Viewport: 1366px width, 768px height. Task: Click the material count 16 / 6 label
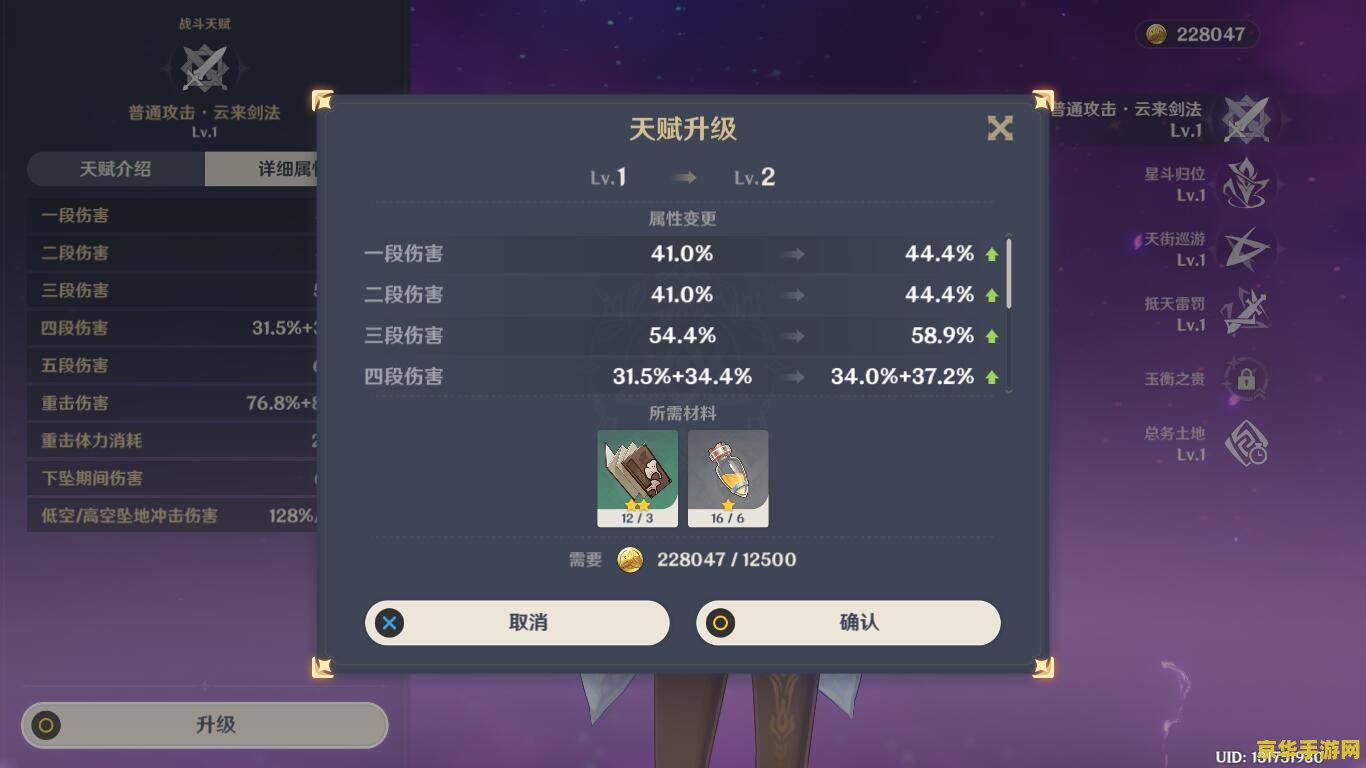click(728, 517)
